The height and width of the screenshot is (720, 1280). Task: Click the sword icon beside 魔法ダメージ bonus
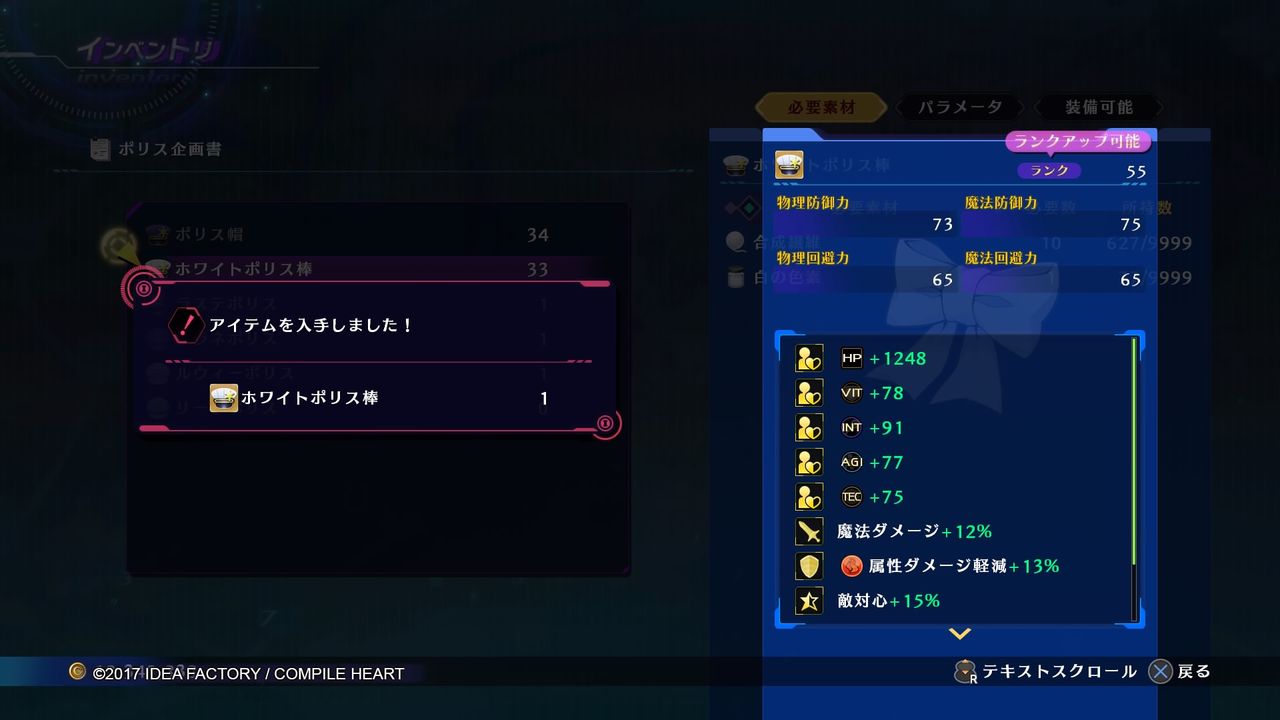(x=808, y=531)
